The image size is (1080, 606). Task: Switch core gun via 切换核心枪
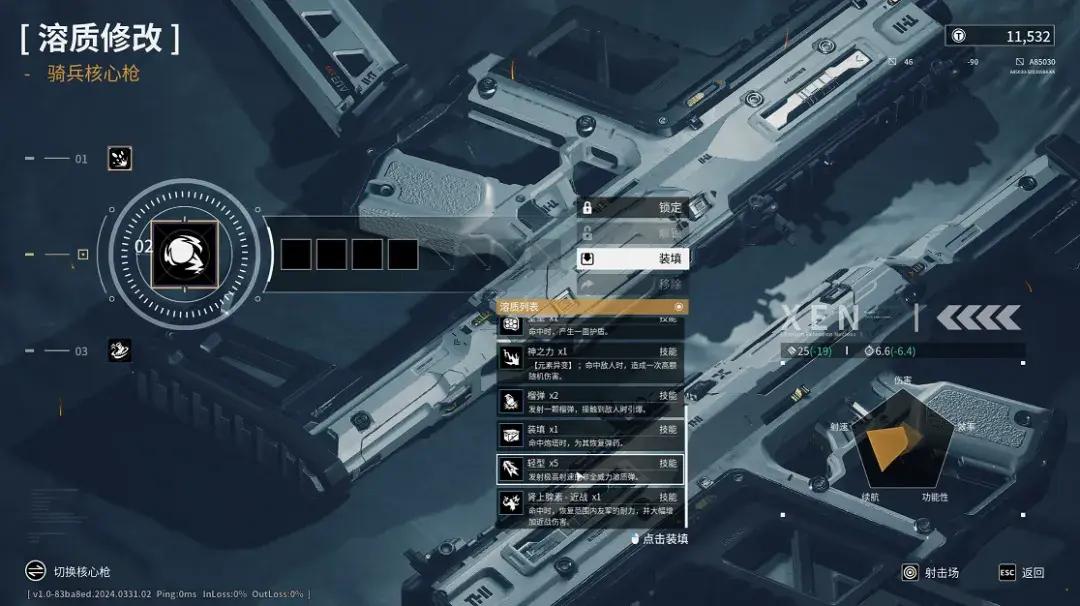[x=70, y=572]
